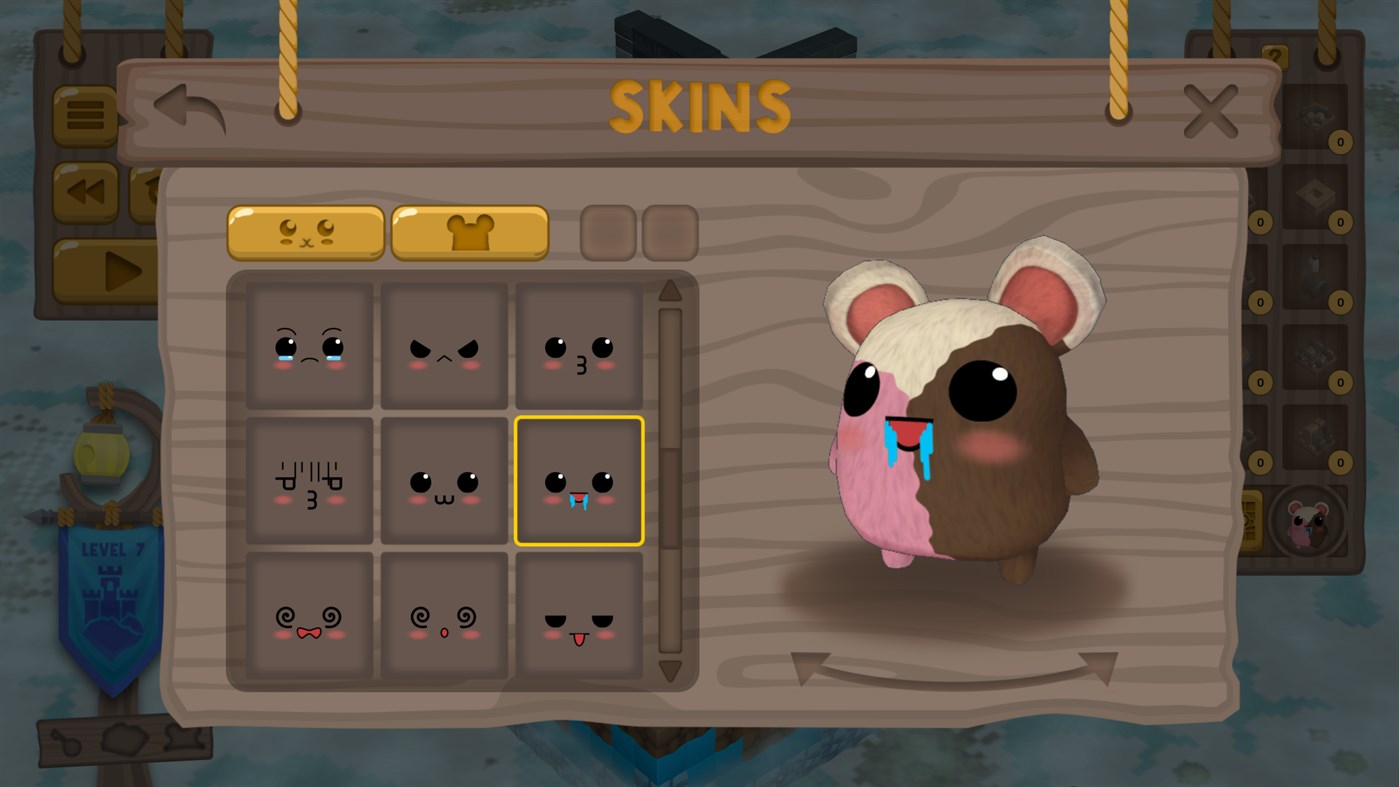1399x787 pixels.
Task: Open the bear ears hat tab
Action: [x=469, y=232]
